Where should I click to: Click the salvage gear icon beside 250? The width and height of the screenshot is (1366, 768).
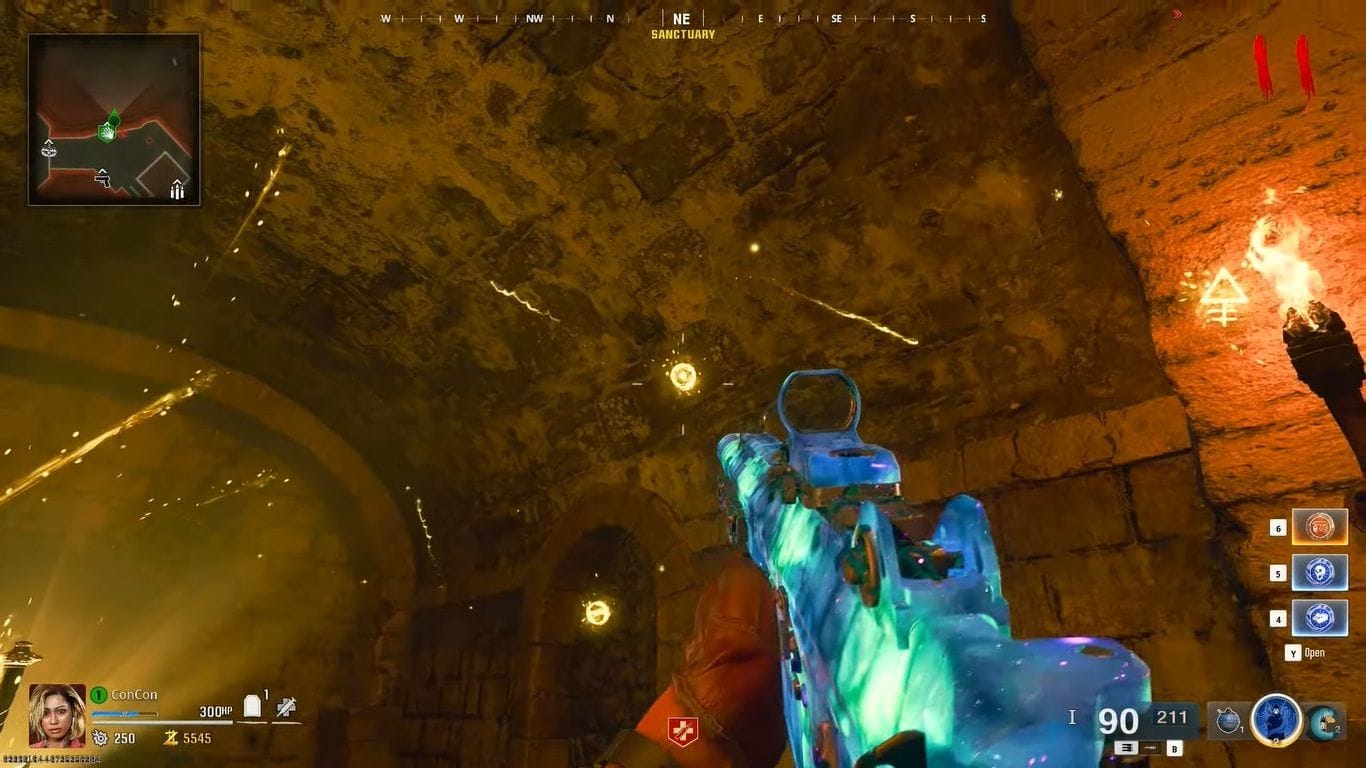pyautogui.click(x=101, y=737)
